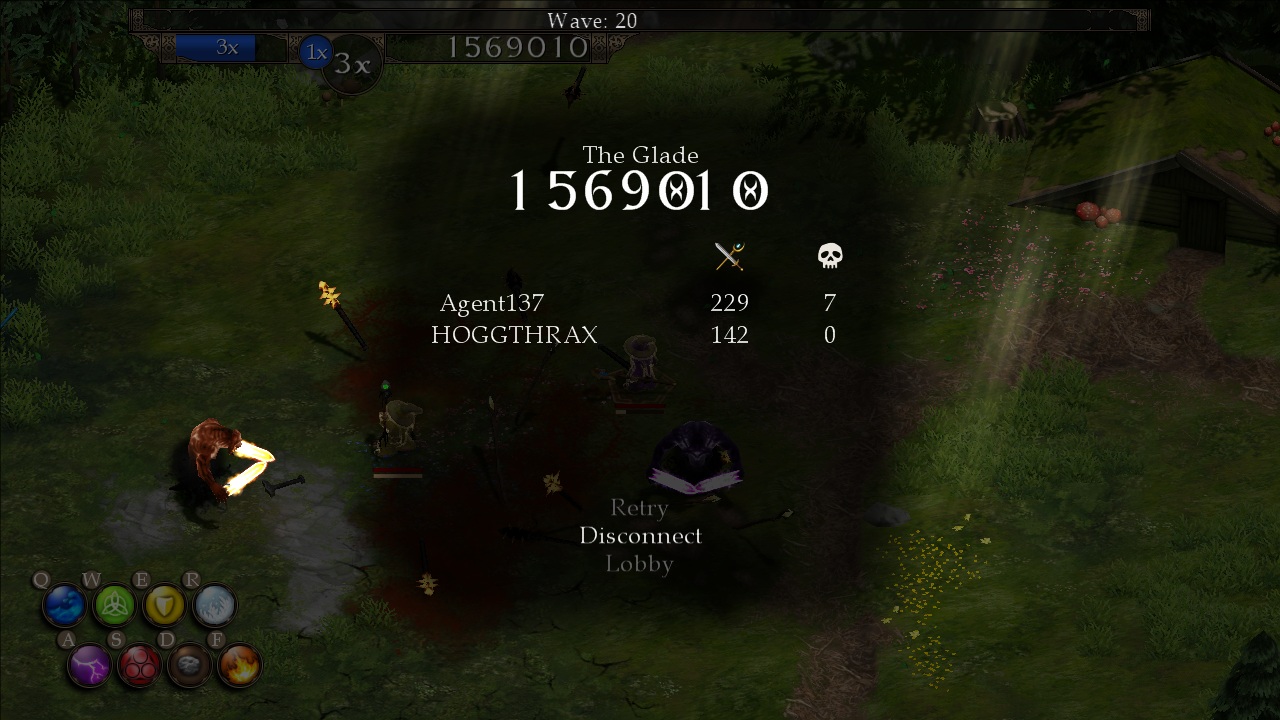Select the green Life element icon

click(114, 605)
